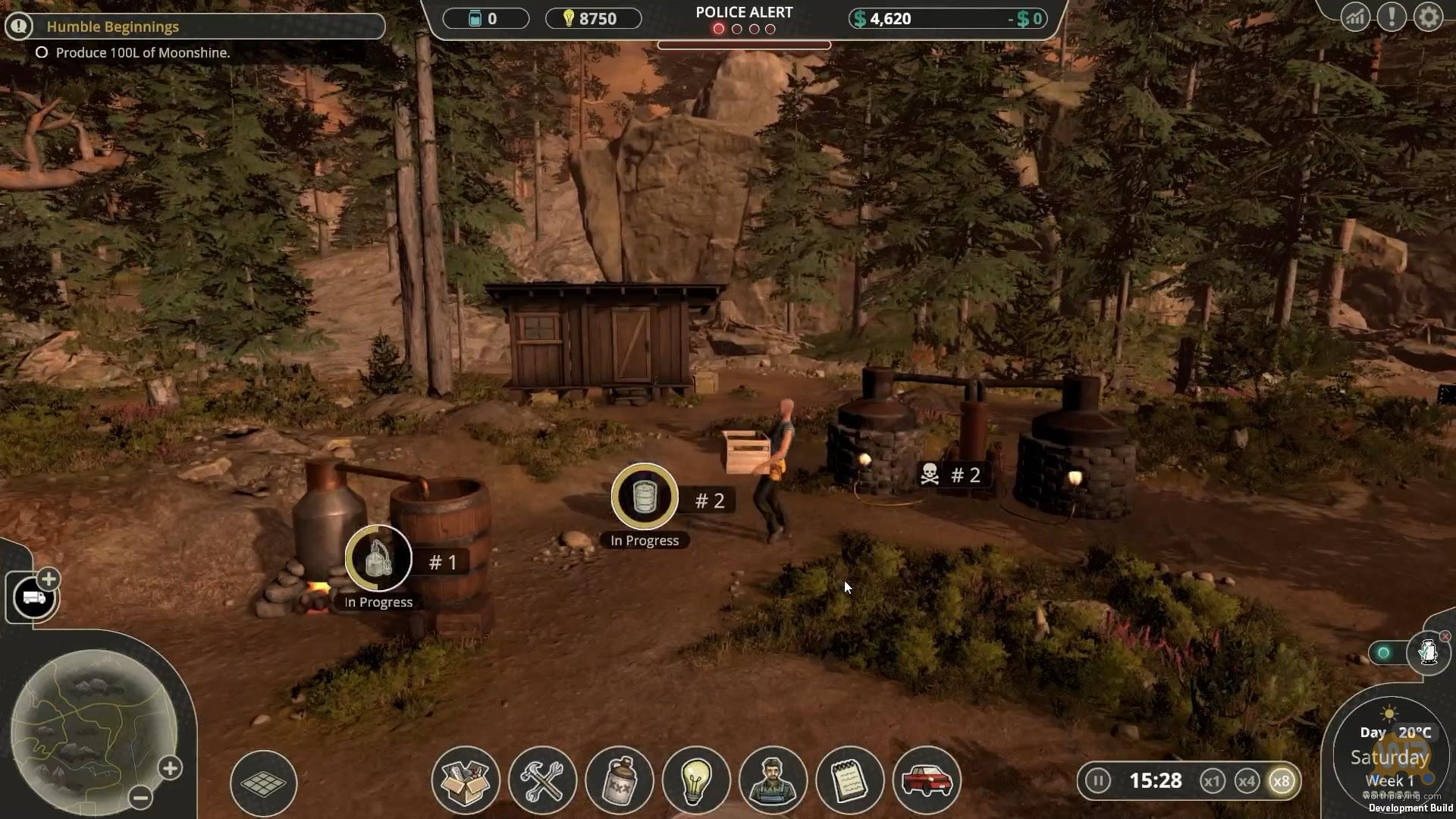
Task: Zoom out the minimap with minus button
Action: [x=140, y=797]
